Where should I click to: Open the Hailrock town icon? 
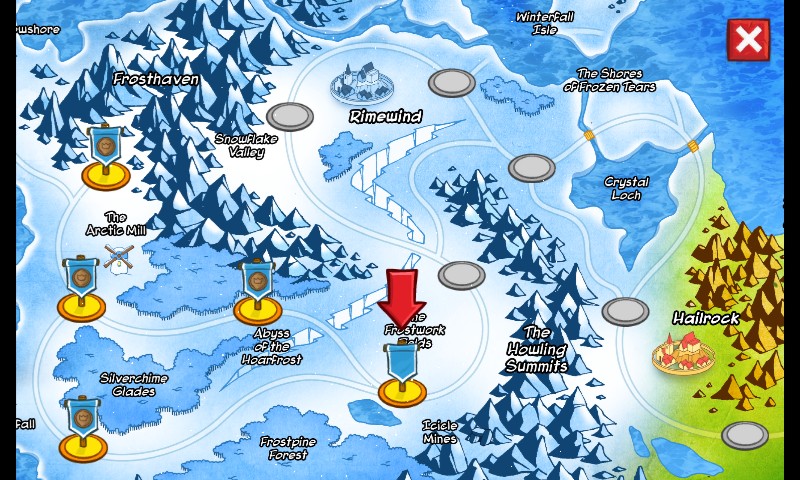point(683,352)
